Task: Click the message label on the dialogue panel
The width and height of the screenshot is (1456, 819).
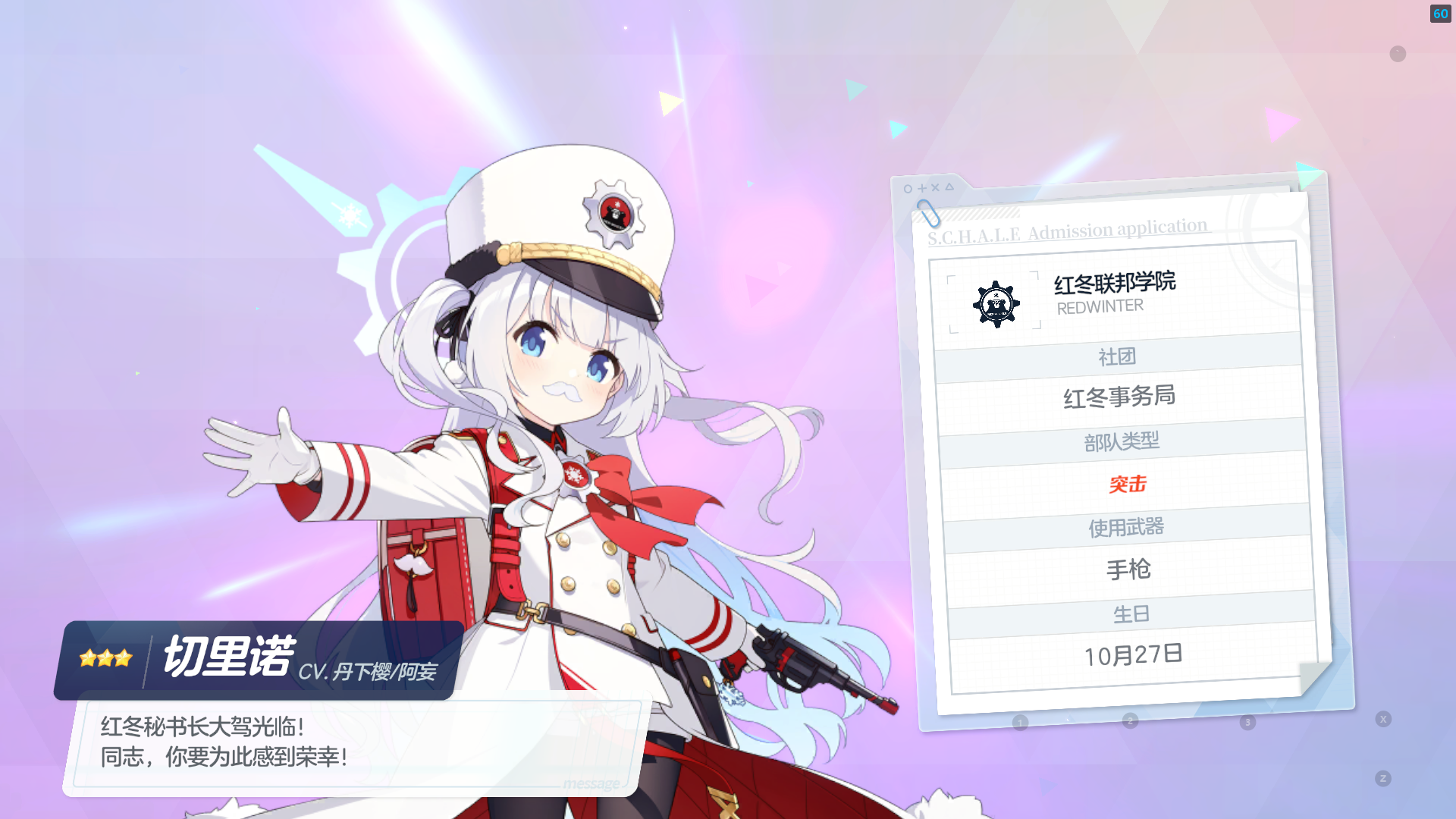Action: [589, 783]
